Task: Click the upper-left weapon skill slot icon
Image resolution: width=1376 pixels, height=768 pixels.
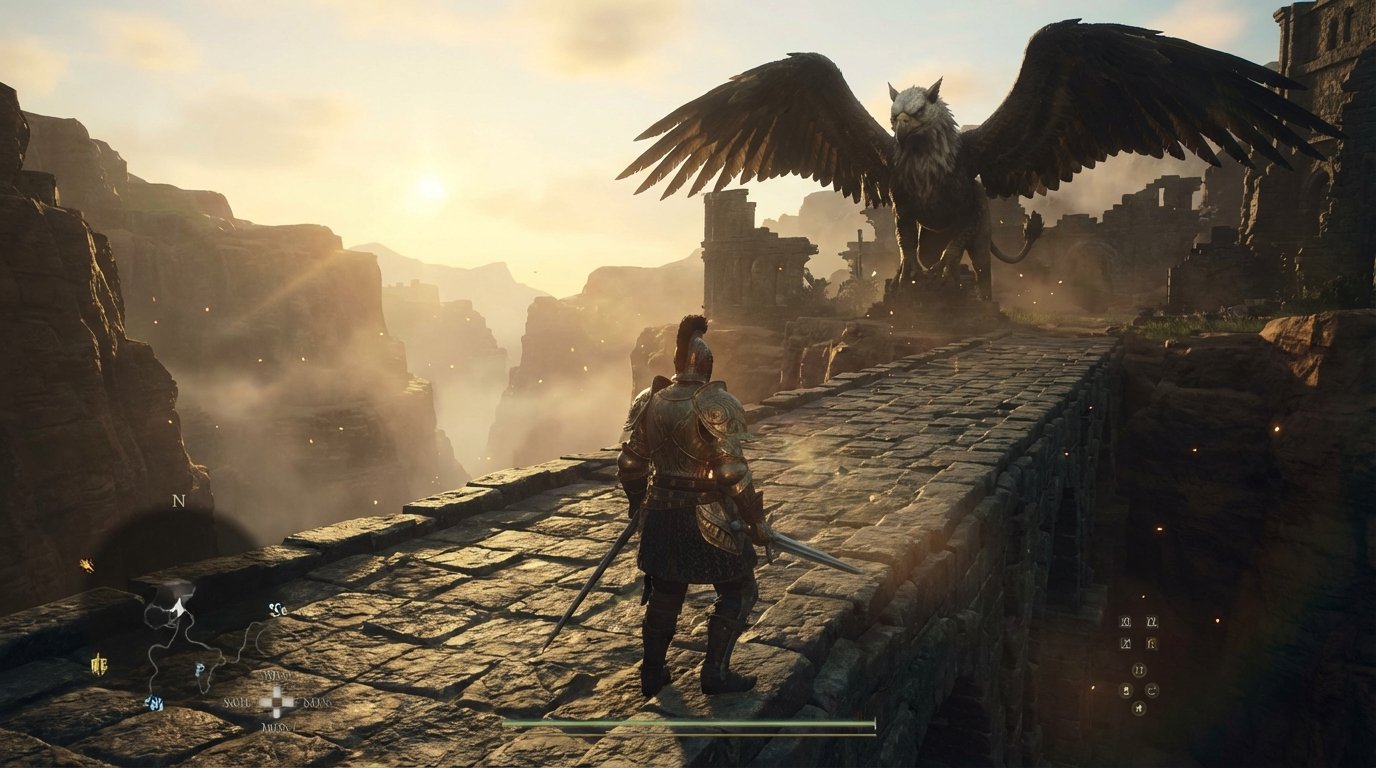Action: point(1125,622)
